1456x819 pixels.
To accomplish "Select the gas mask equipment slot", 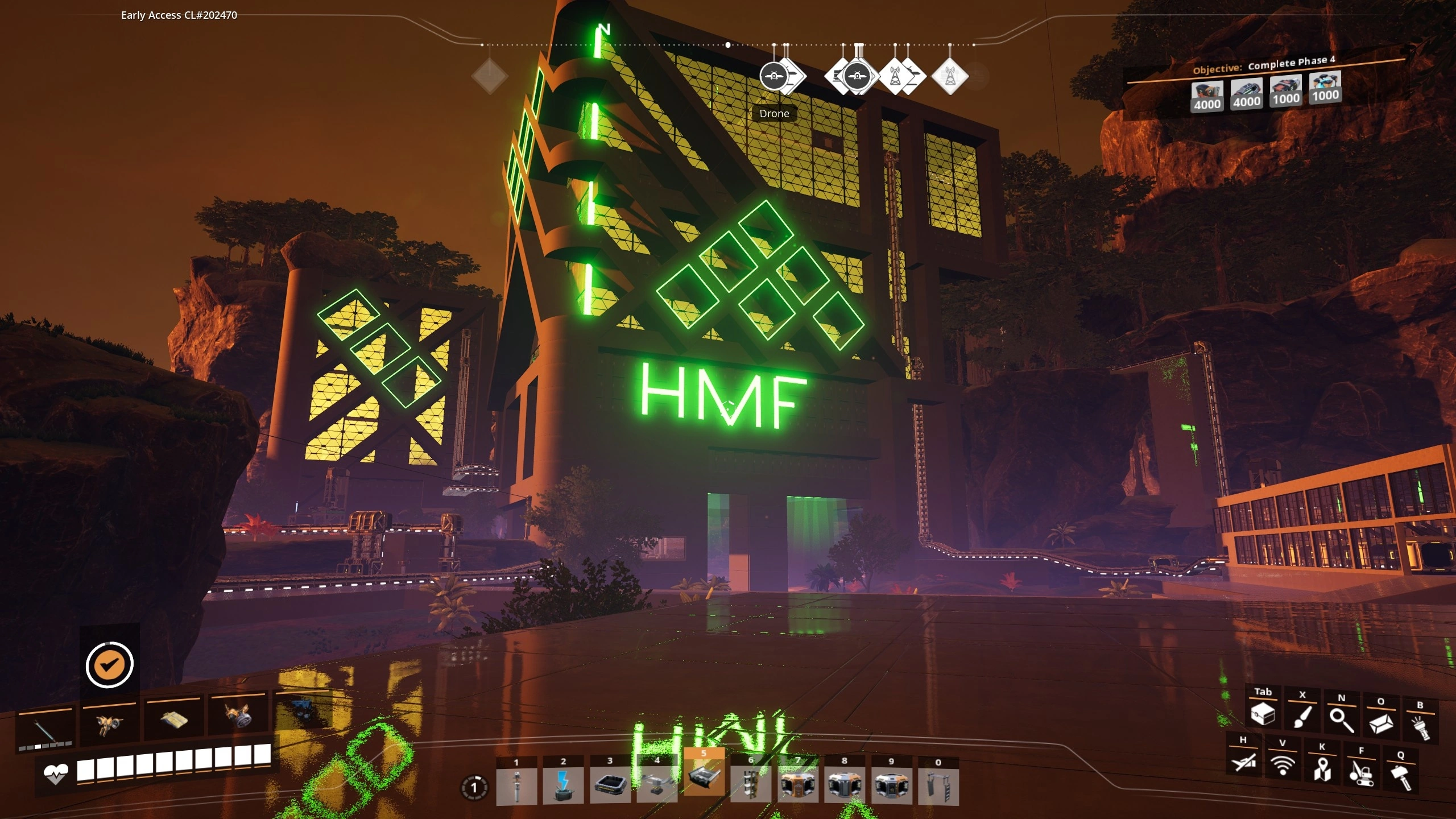I will 238,718.
